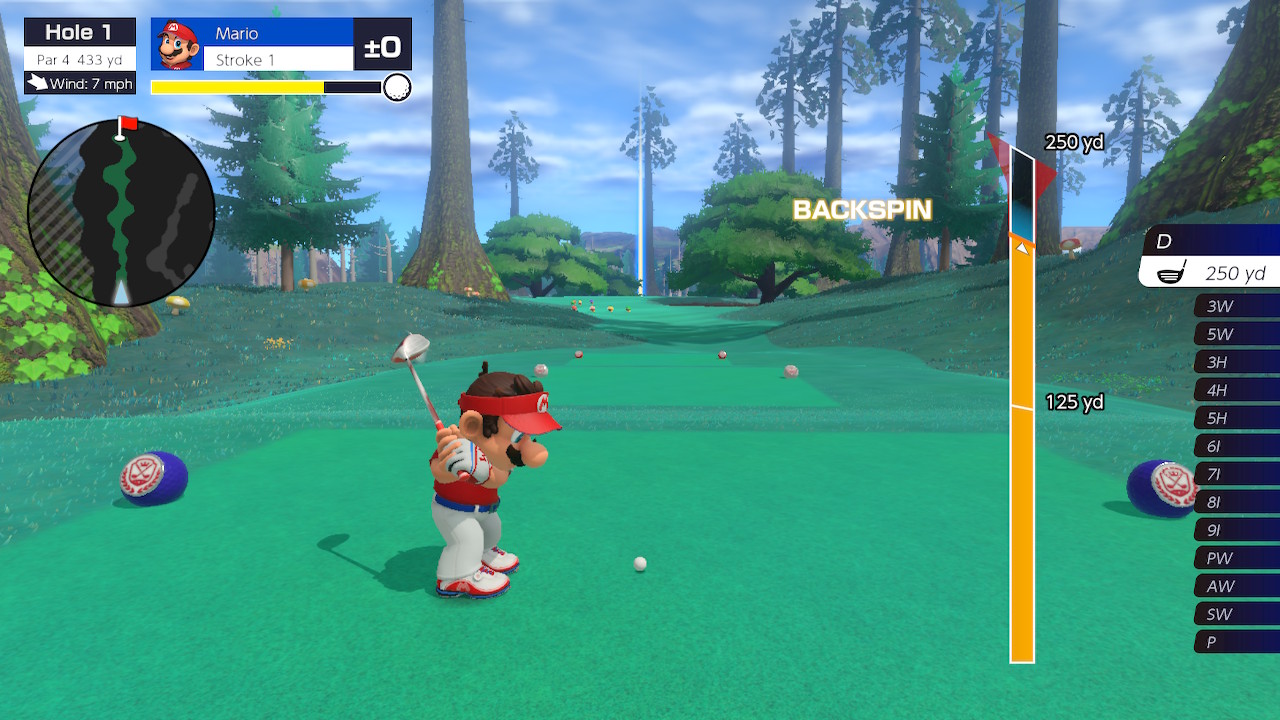Select the 5H club
Image resolution: width=1280 pixels, height=720 pixels.
tap(1236, 418)
